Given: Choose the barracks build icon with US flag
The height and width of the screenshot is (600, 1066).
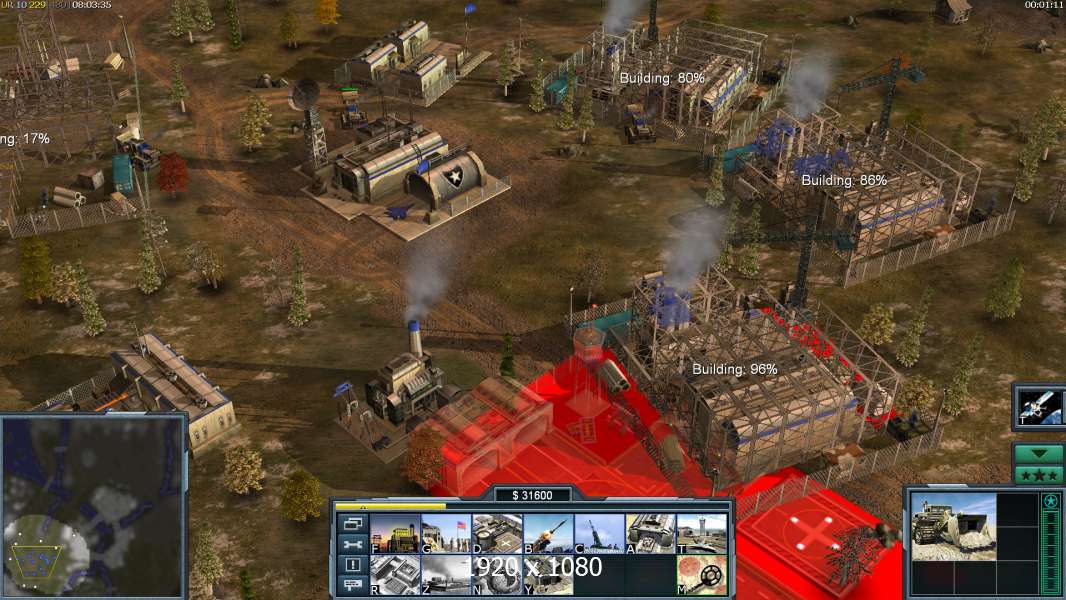Looking at the screenshot, I should 446,534.
